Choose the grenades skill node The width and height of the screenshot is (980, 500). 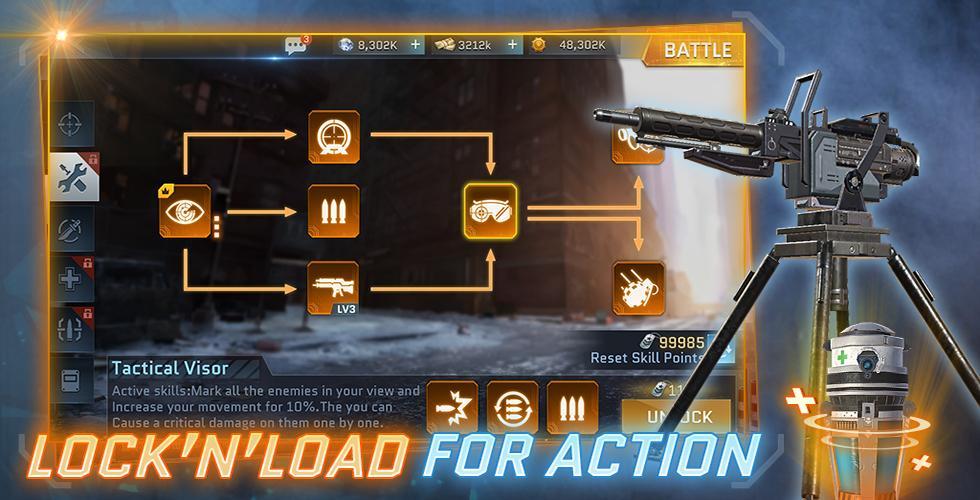(638, 287)
